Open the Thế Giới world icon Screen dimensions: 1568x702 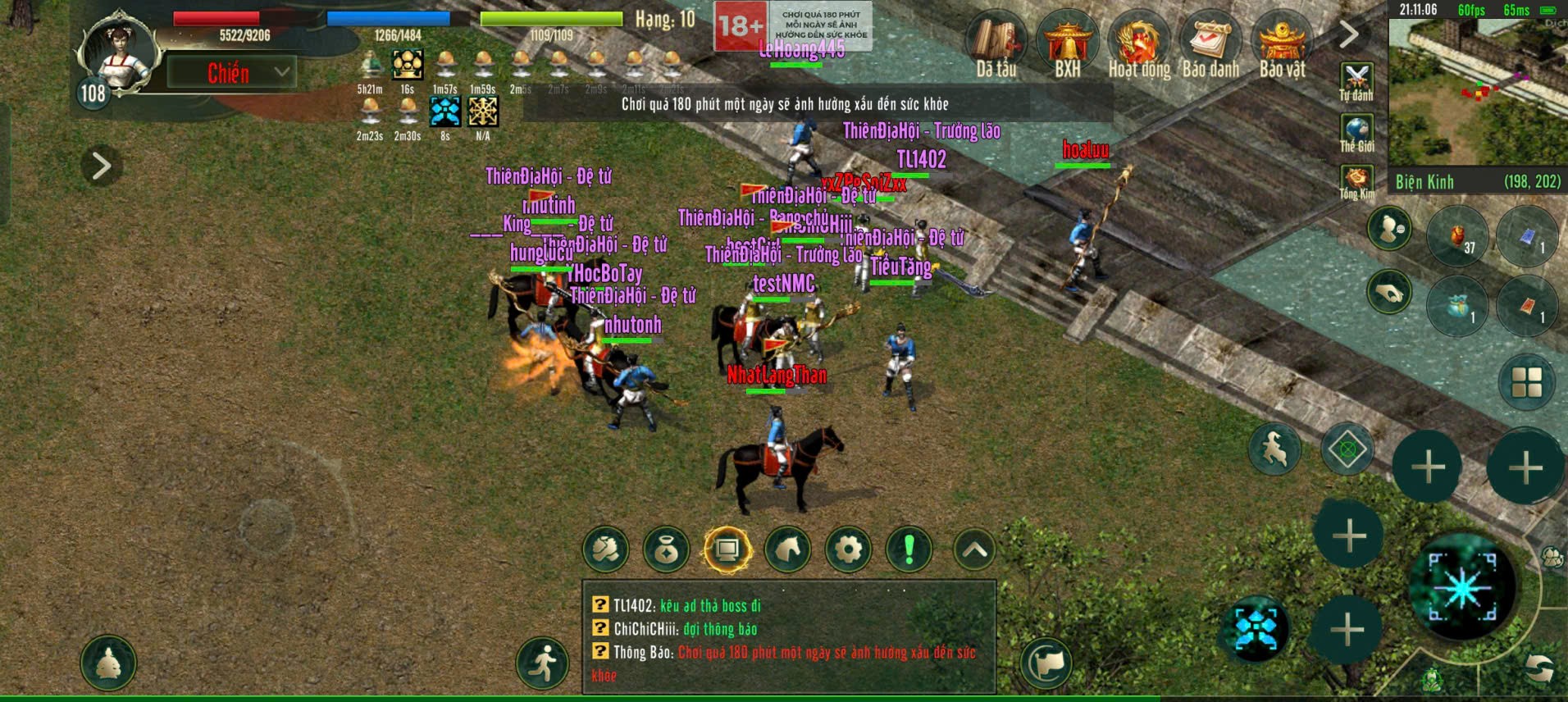(1358, 125)
